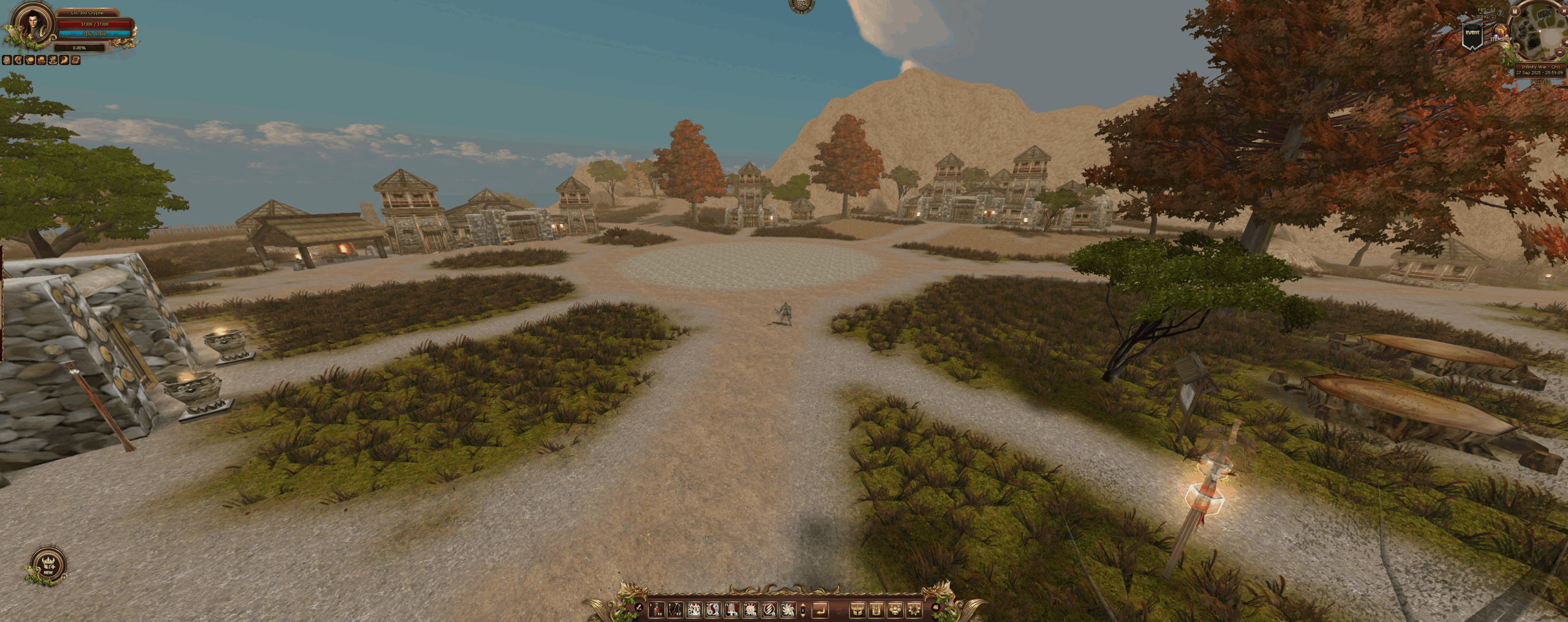Click the scroll icon under the portrait
The height and width of the screenshot is (622, 1568).
(x=76, y=60)
